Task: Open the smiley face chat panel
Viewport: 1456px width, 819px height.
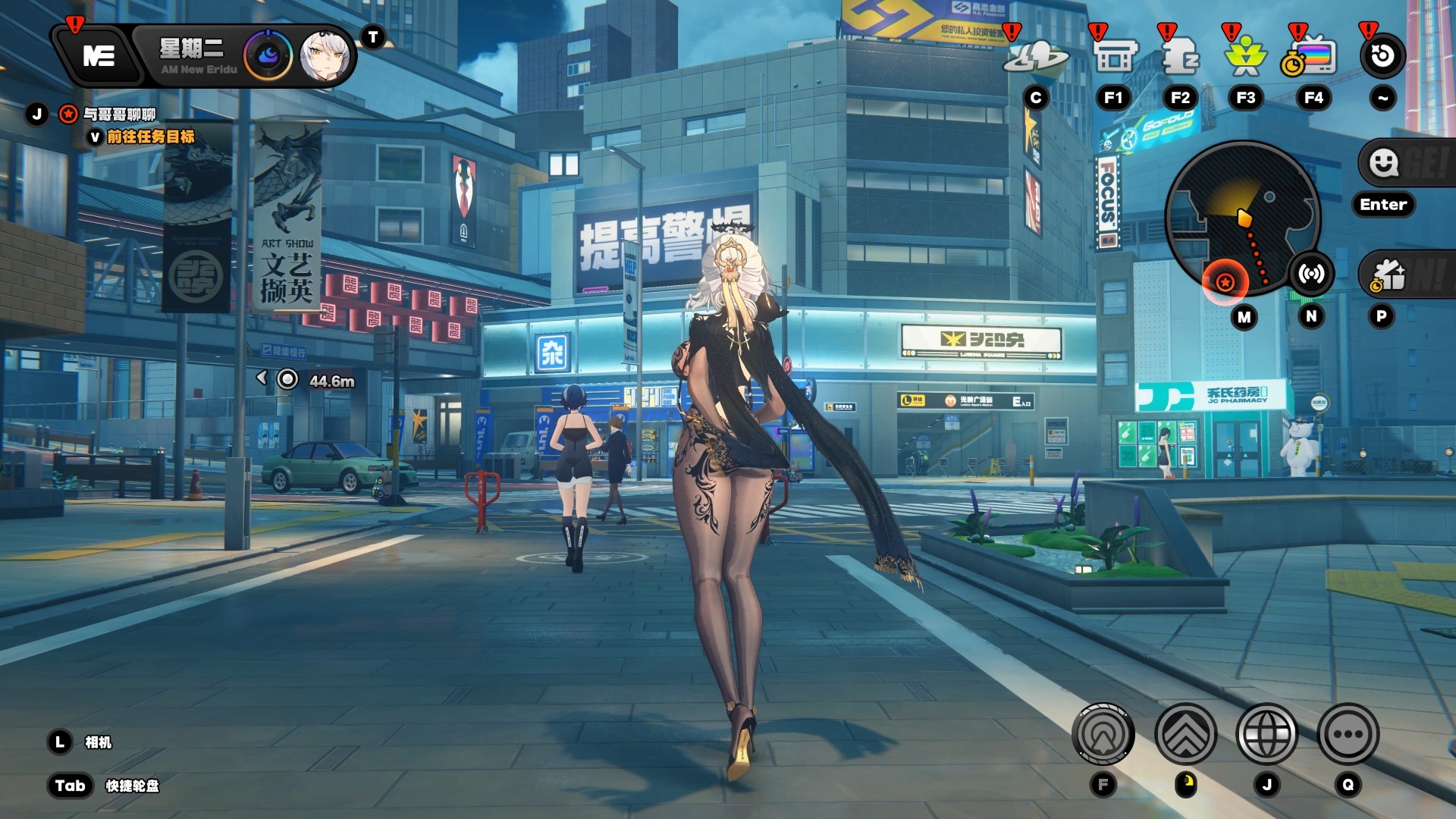Action: click(1384, 162)
